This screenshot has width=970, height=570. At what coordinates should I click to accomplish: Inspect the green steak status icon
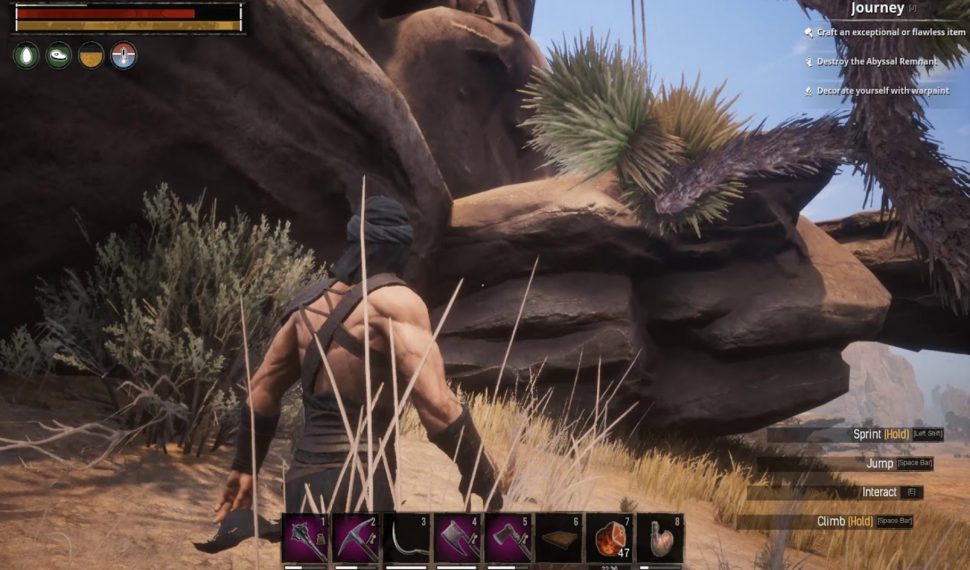click(59, 55)
